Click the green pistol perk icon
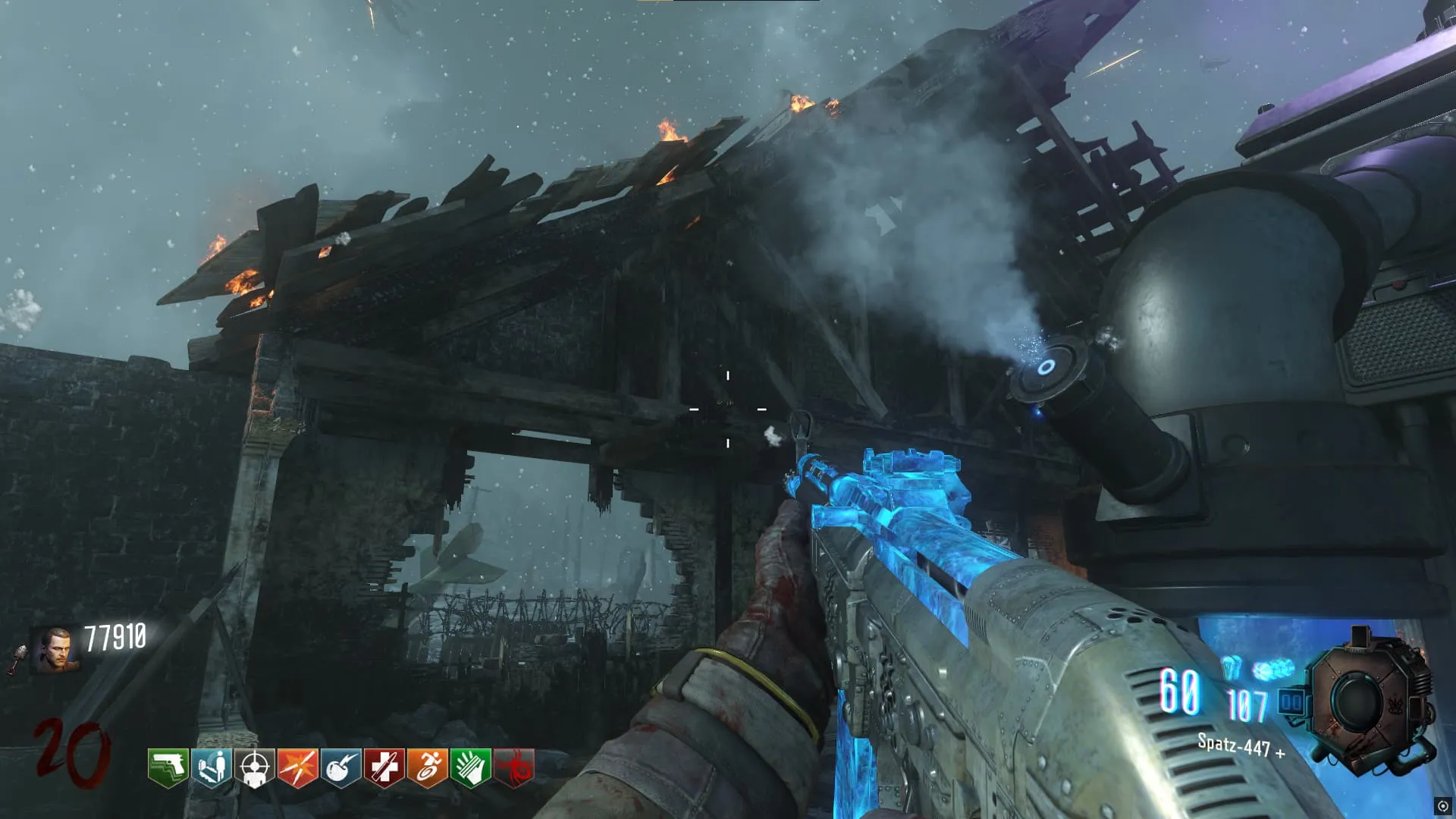Screen dimensions: 1456x819 [x=168, y=768]
